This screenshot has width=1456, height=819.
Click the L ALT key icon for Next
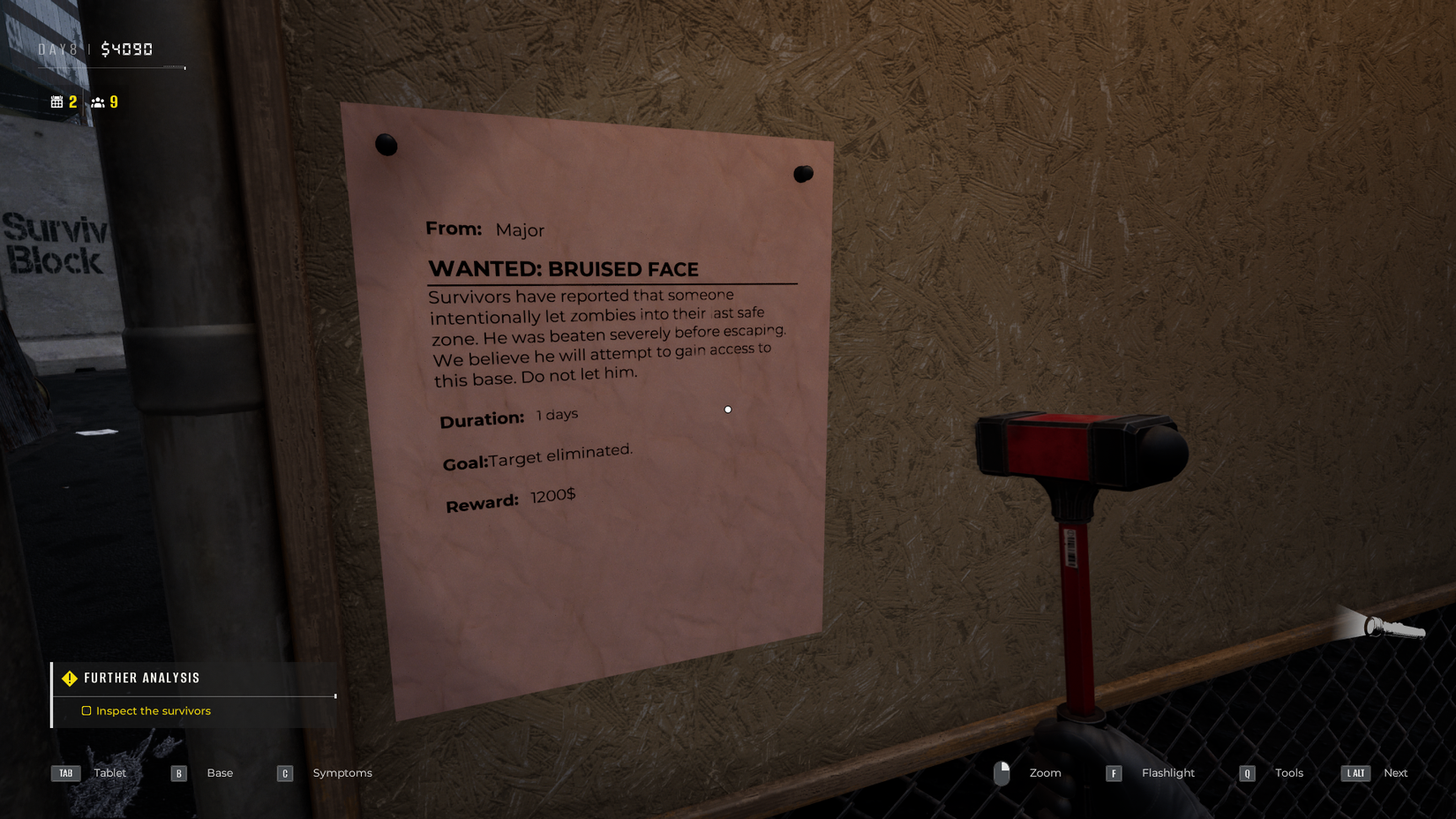tap(1355, 773)
